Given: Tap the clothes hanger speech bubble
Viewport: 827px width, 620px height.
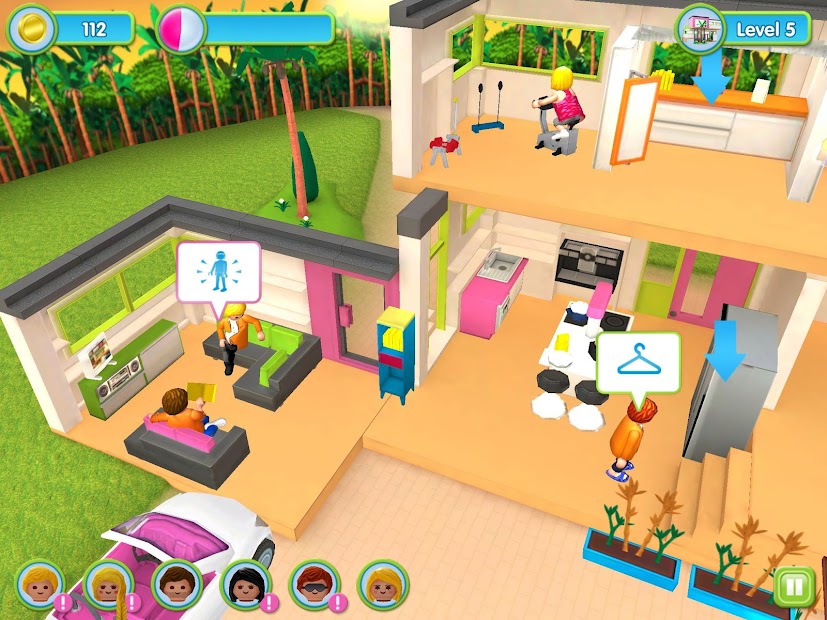Looking at the screenshot, I should (638, 361).
